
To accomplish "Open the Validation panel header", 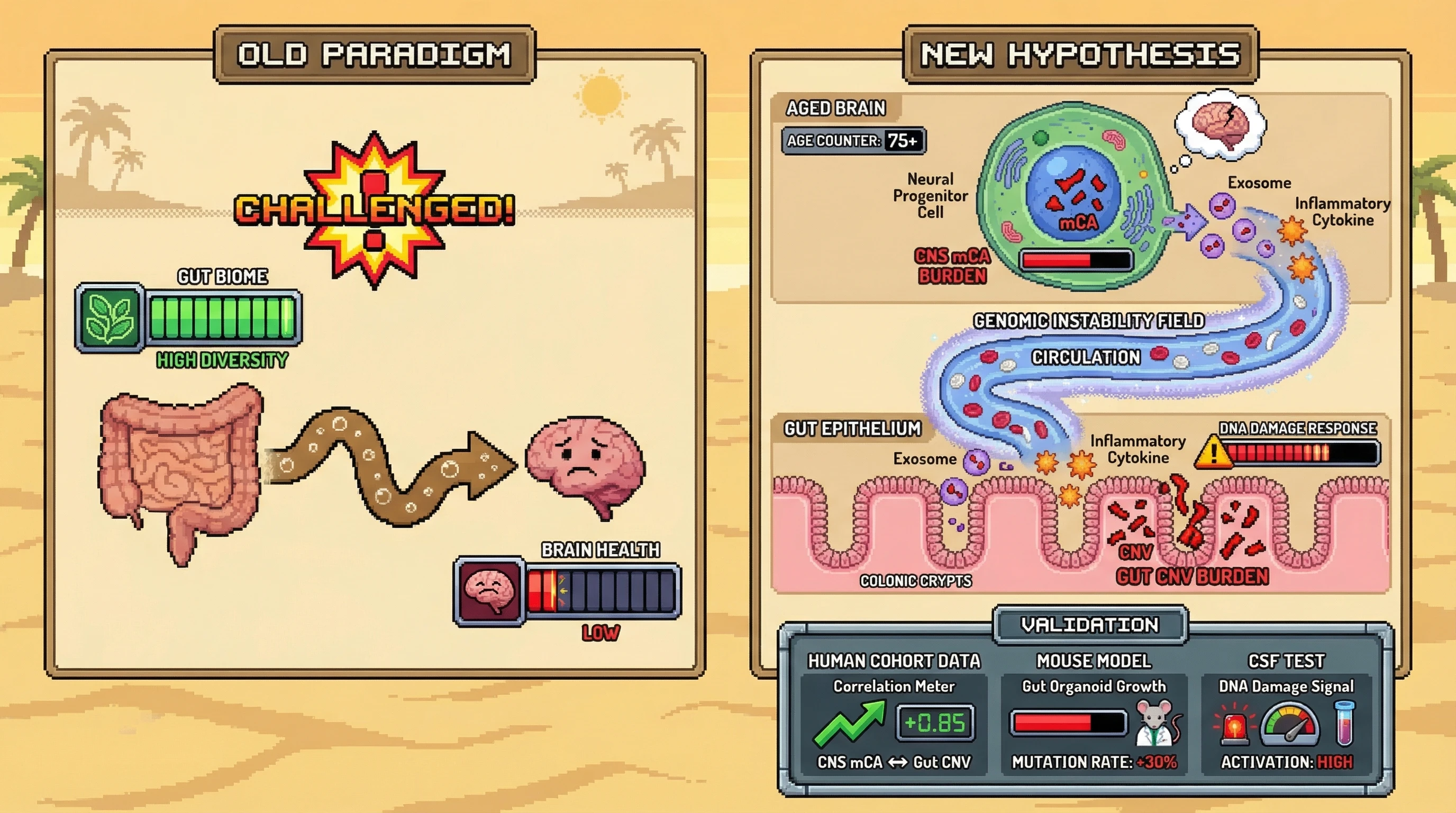I will [x=1090, y=625].
